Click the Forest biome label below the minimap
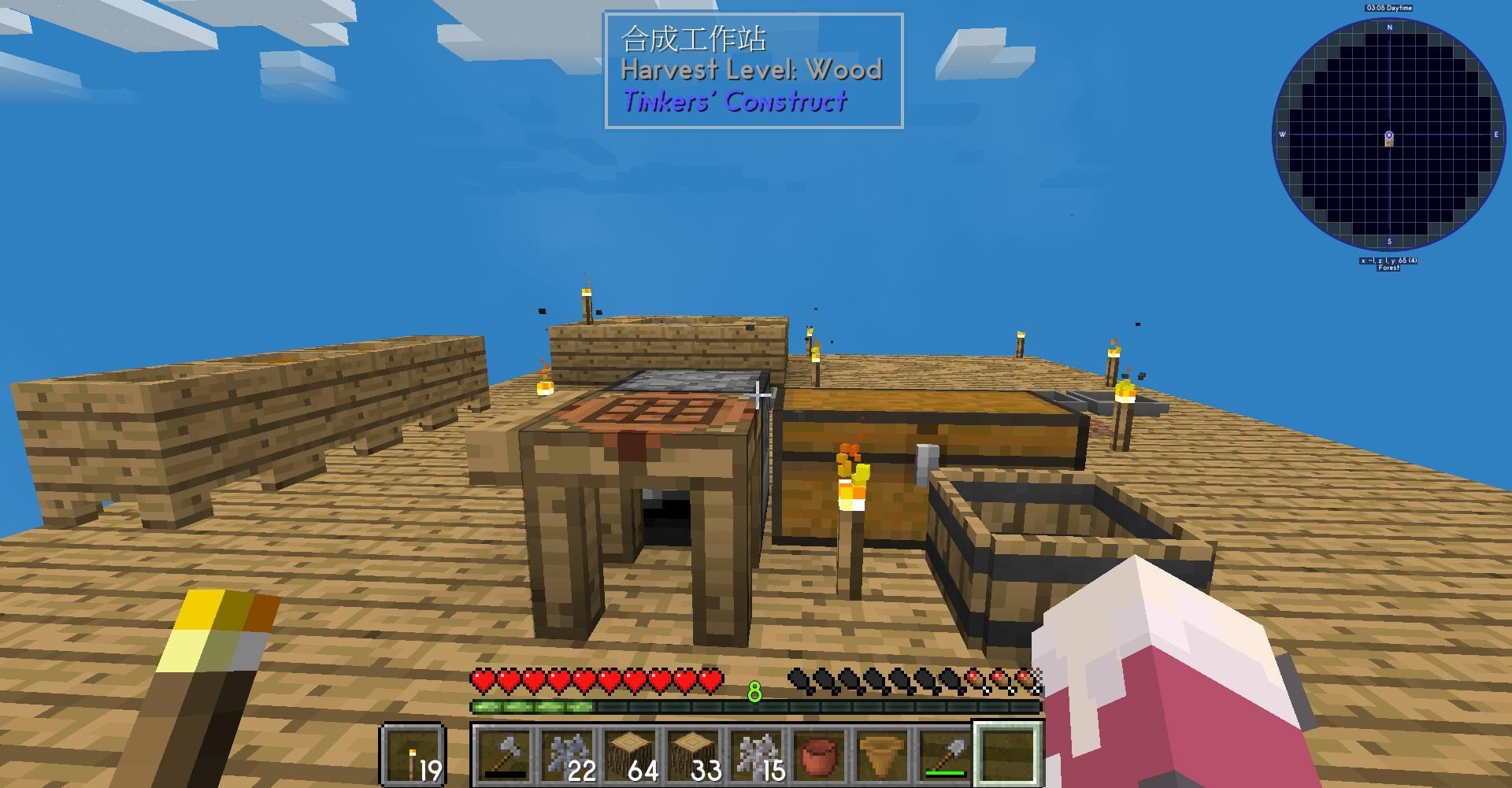The width and height of the screenshot is (1512, 788). (1388, 268)
